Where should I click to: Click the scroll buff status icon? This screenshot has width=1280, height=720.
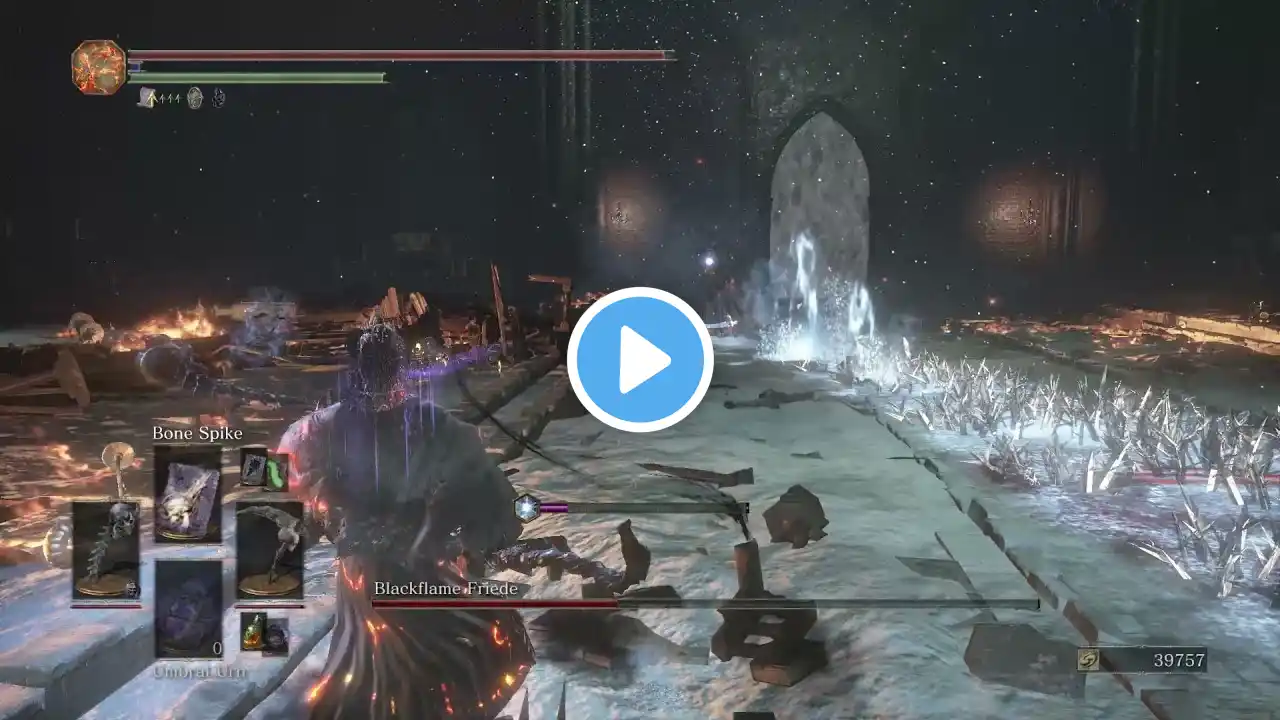[147, 97]
